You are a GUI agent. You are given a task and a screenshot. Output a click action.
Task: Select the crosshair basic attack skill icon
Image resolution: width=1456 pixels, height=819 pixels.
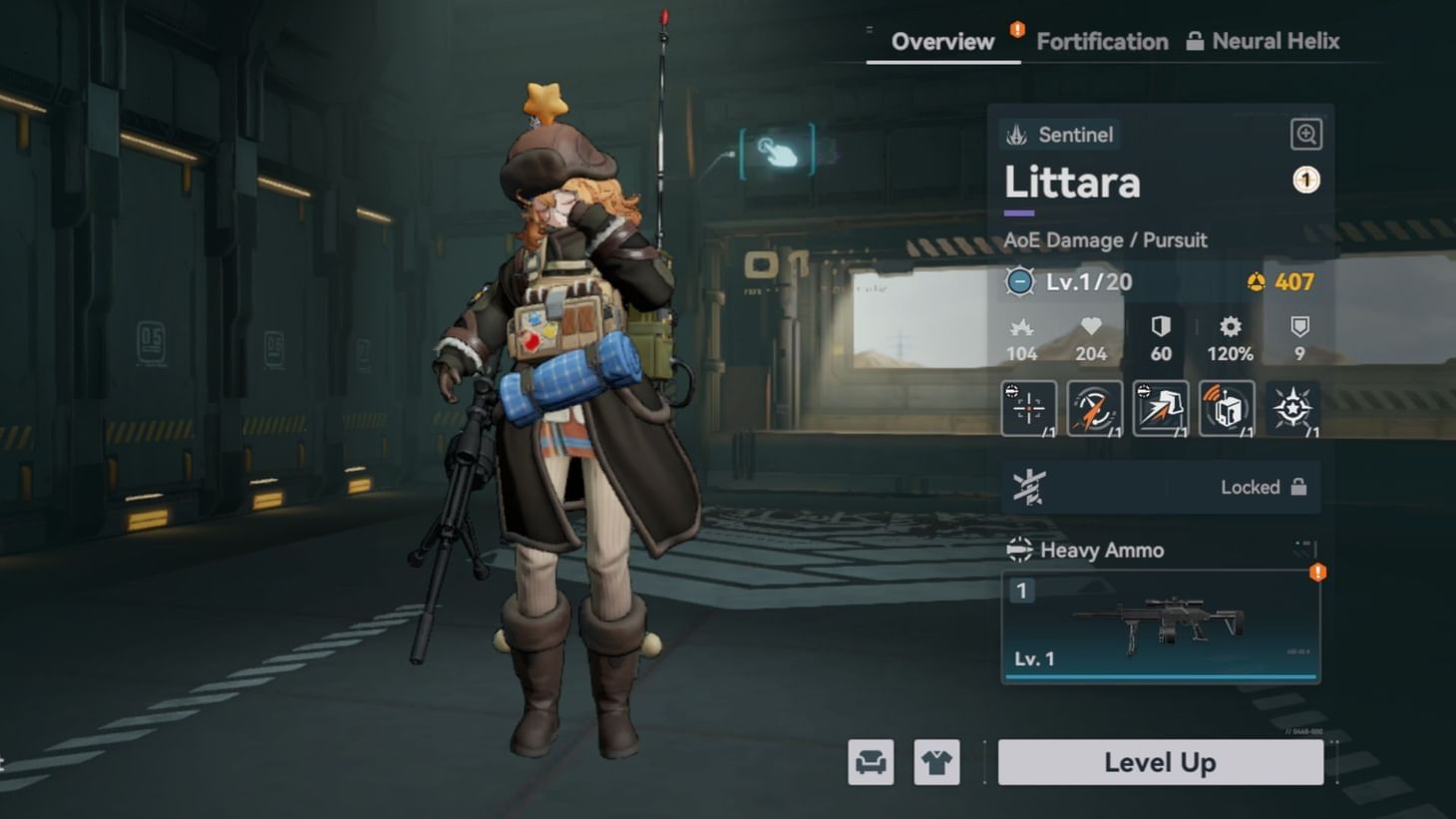tap(1027, 408)
